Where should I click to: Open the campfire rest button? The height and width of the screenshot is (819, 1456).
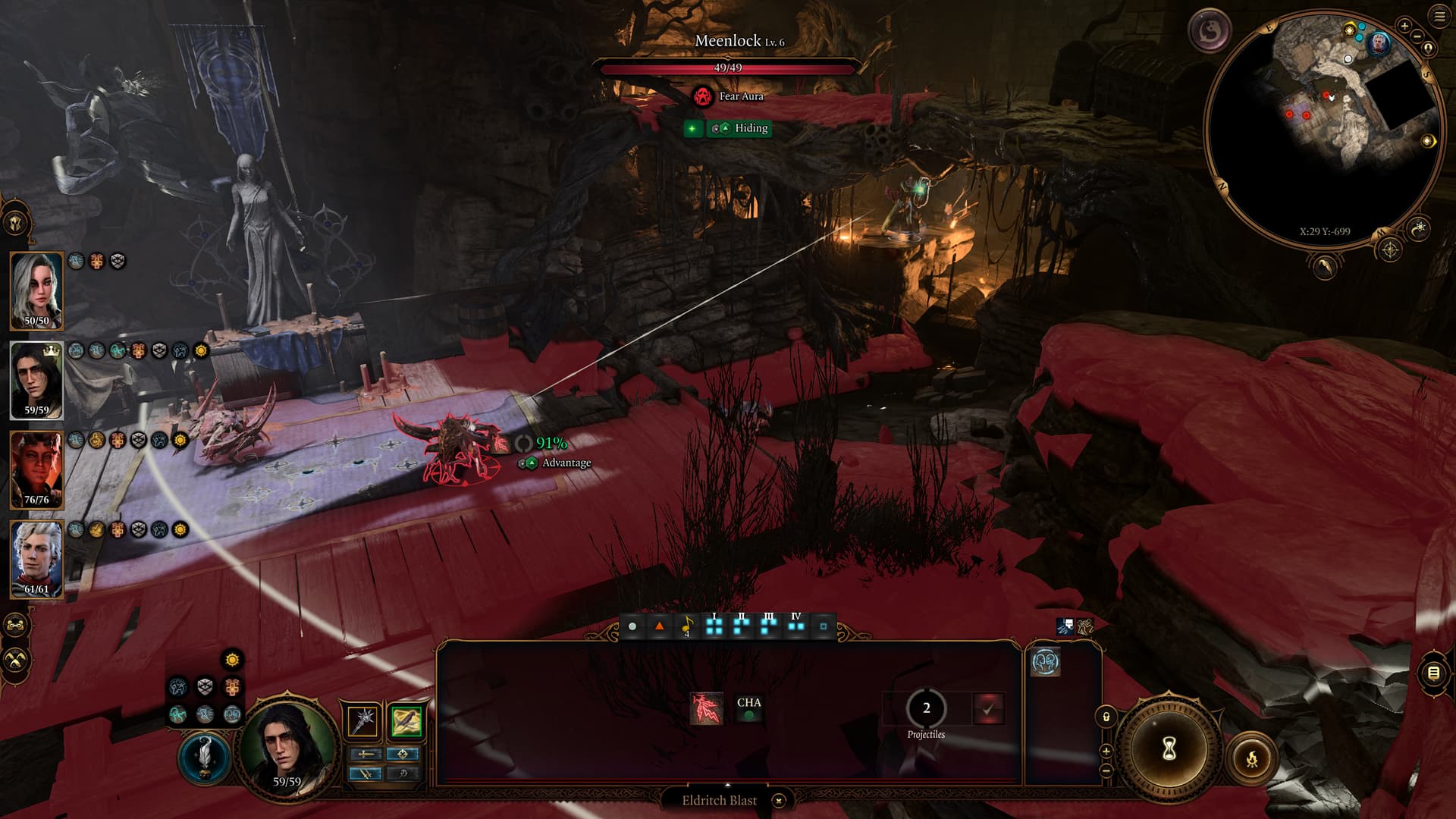1252,758
